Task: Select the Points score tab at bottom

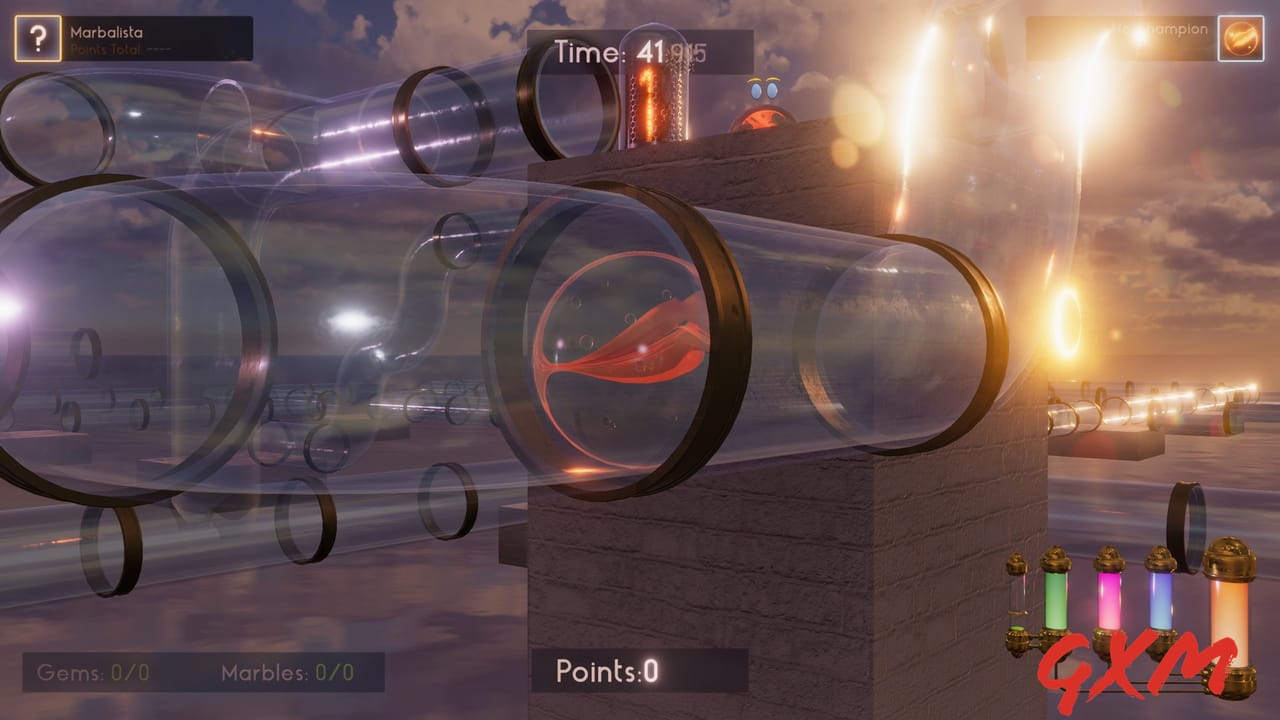Action: coord(605,672)
